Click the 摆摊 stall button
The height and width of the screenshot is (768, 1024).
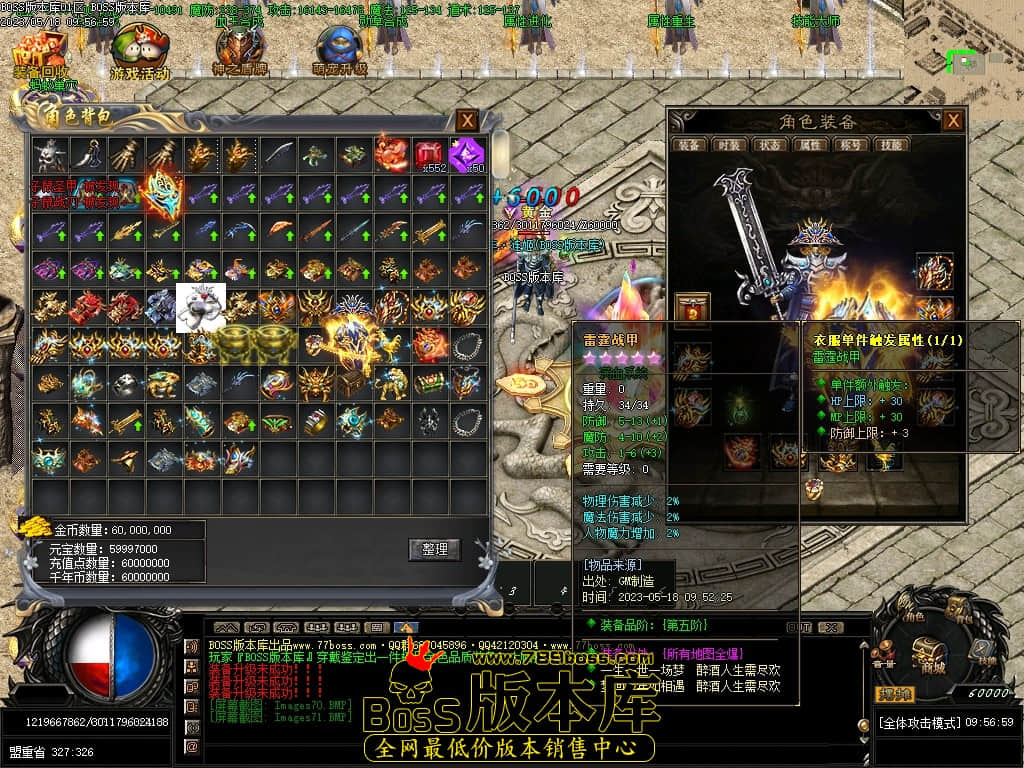(895, 693)
